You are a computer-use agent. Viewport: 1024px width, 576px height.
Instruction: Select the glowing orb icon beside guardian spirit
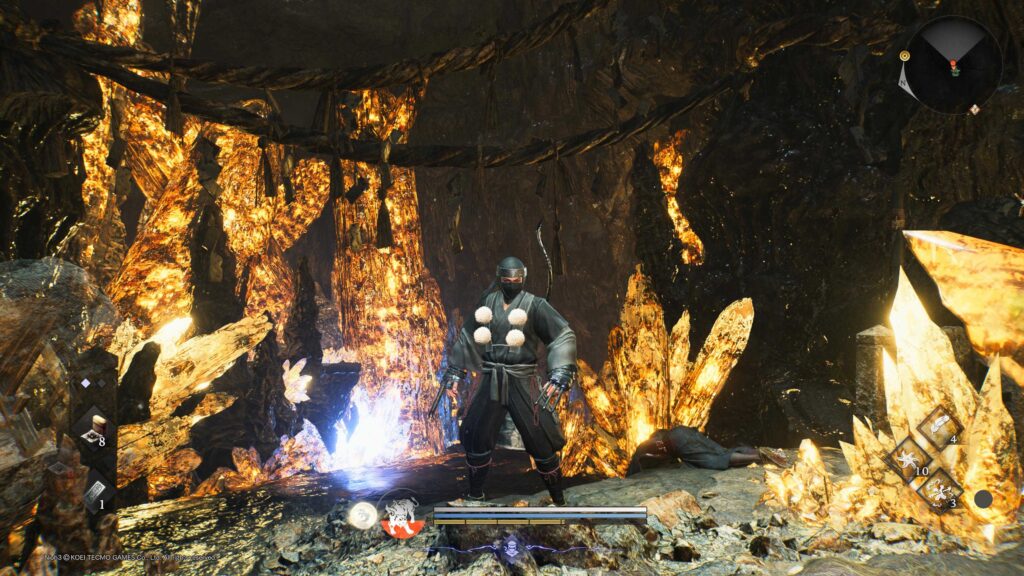tap(362, 515)
